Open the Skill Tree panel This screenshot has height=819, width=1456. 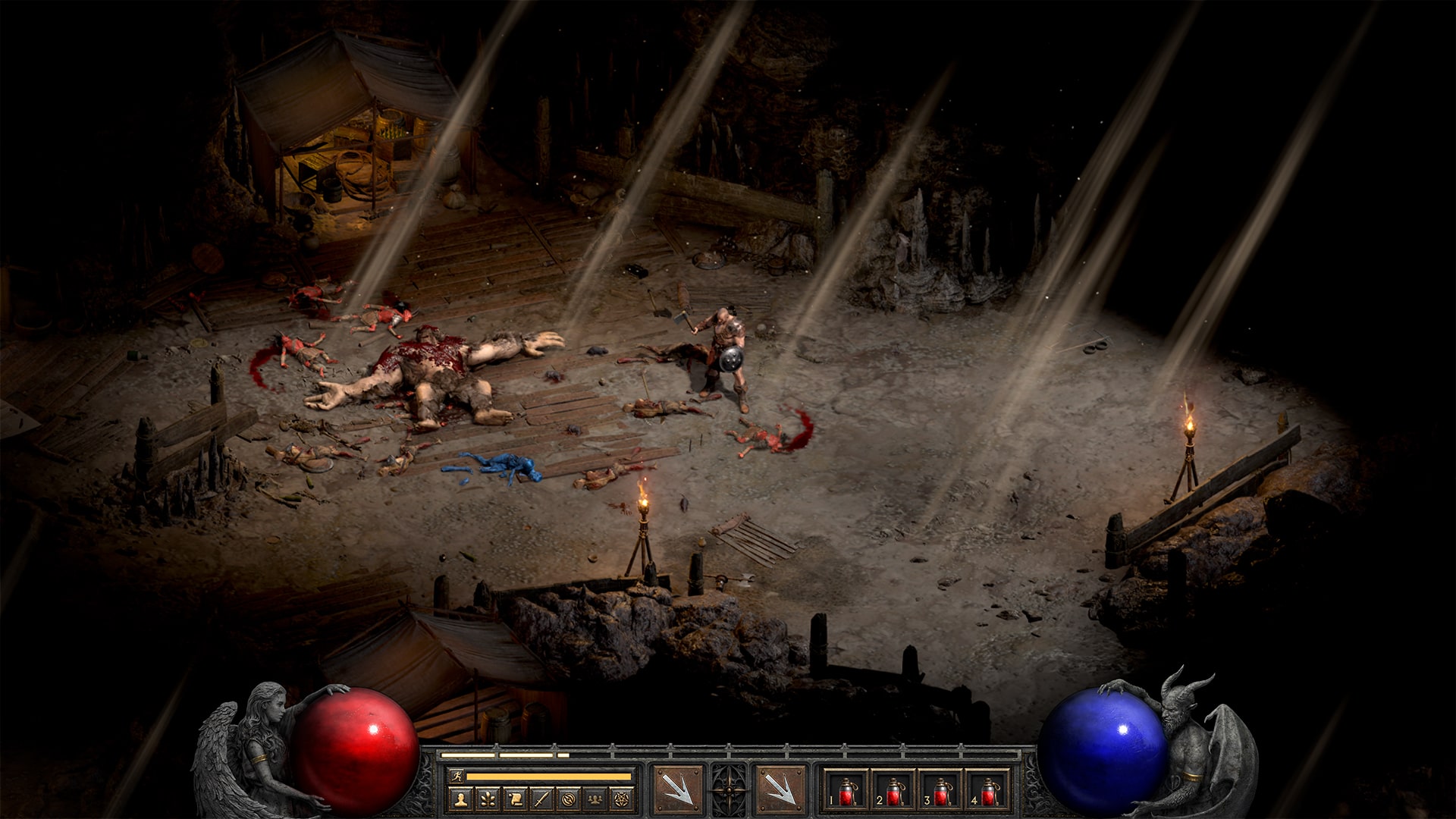click(x=487, y=799)
